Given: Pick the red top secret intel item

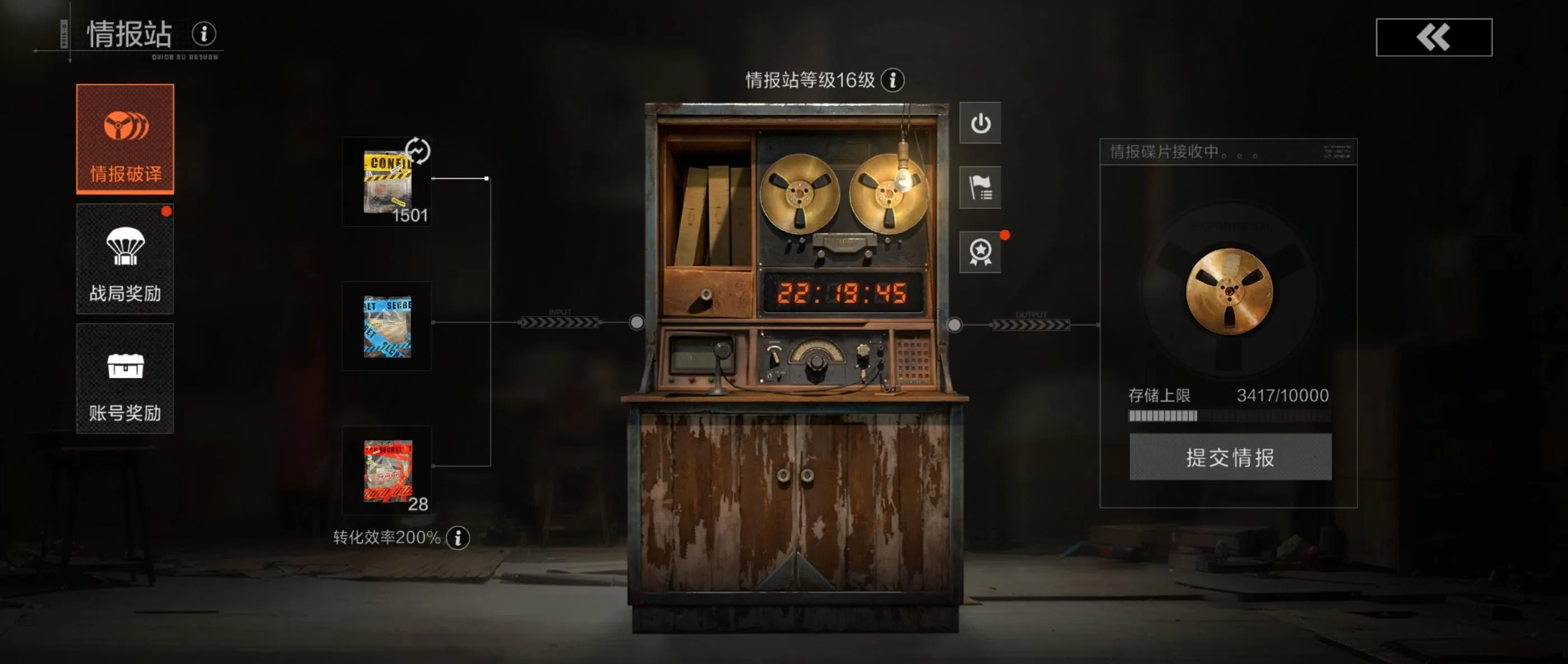Looking at the screenshot, I should 387,471.
